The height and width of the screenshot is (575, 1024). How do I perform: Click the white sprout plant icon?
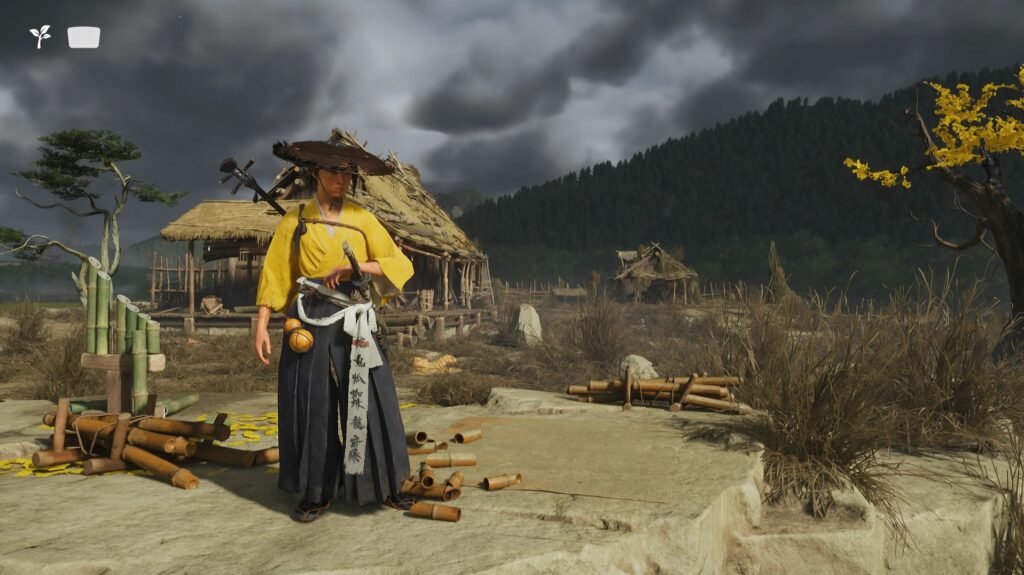tap(40, 37)
